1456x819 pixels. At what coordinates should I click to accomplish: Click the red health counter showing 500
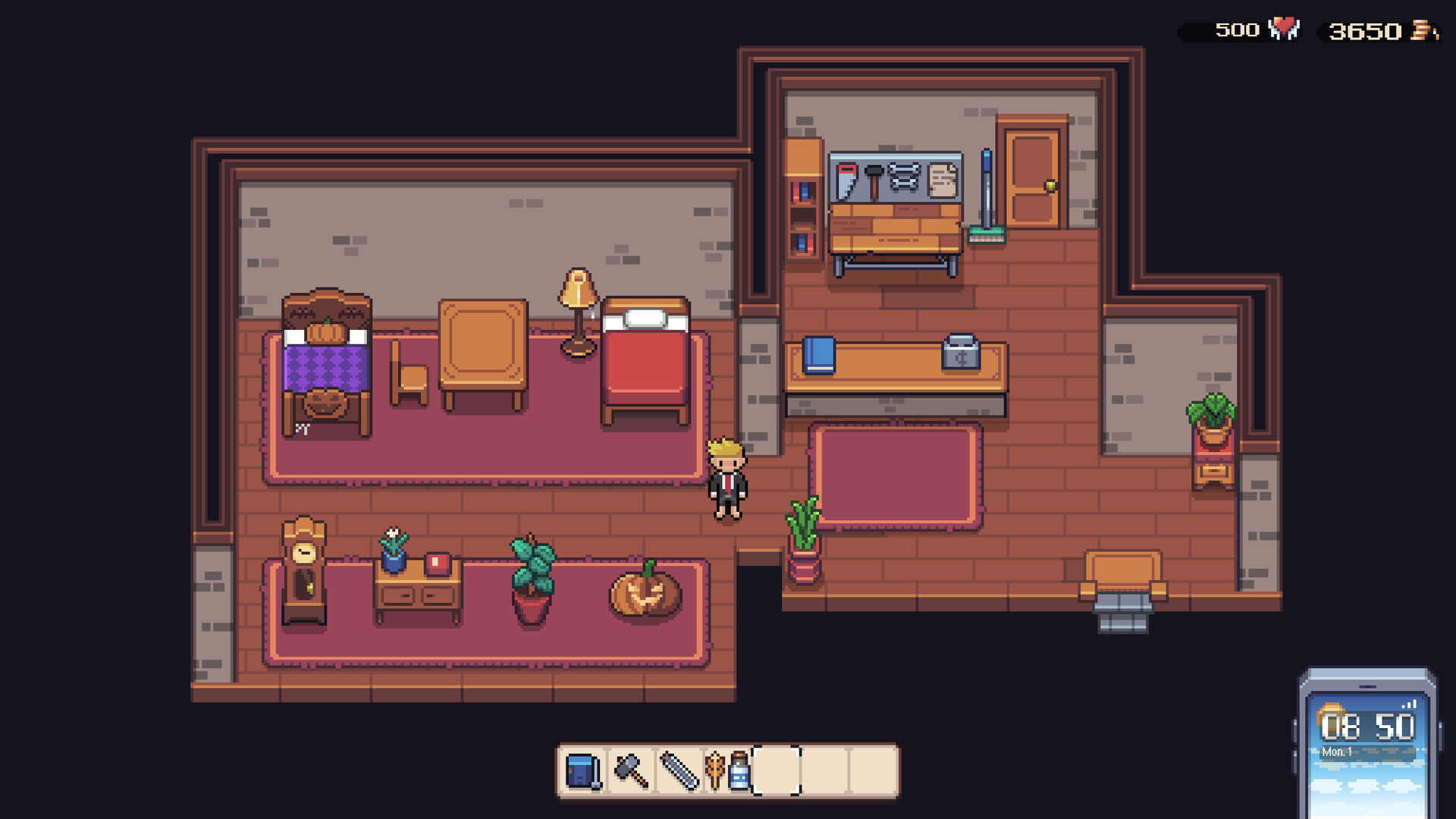(x=1236, y=30)
